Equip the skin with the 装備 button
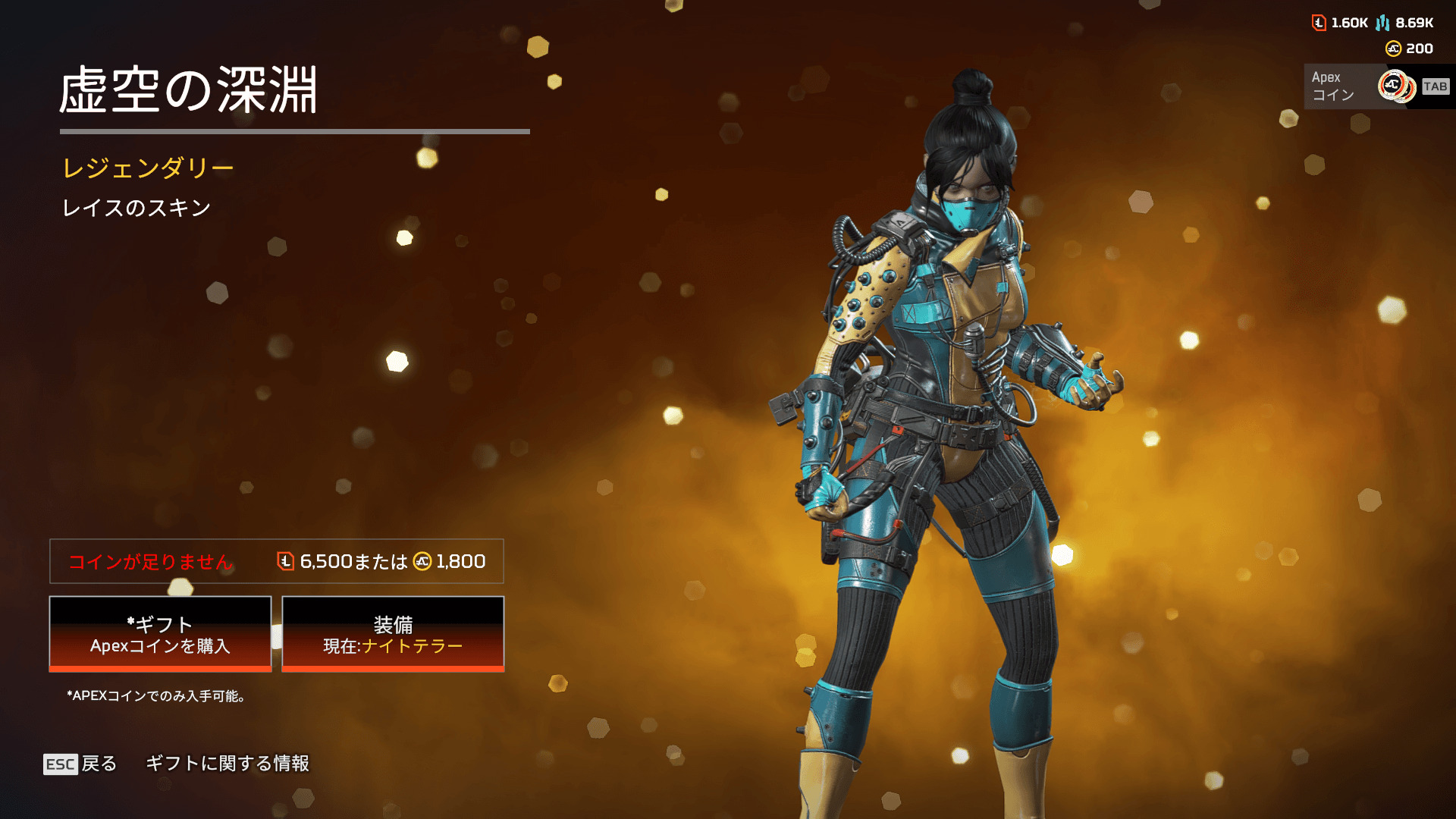Screen dimensions: 1456x819 click(393, 634)
